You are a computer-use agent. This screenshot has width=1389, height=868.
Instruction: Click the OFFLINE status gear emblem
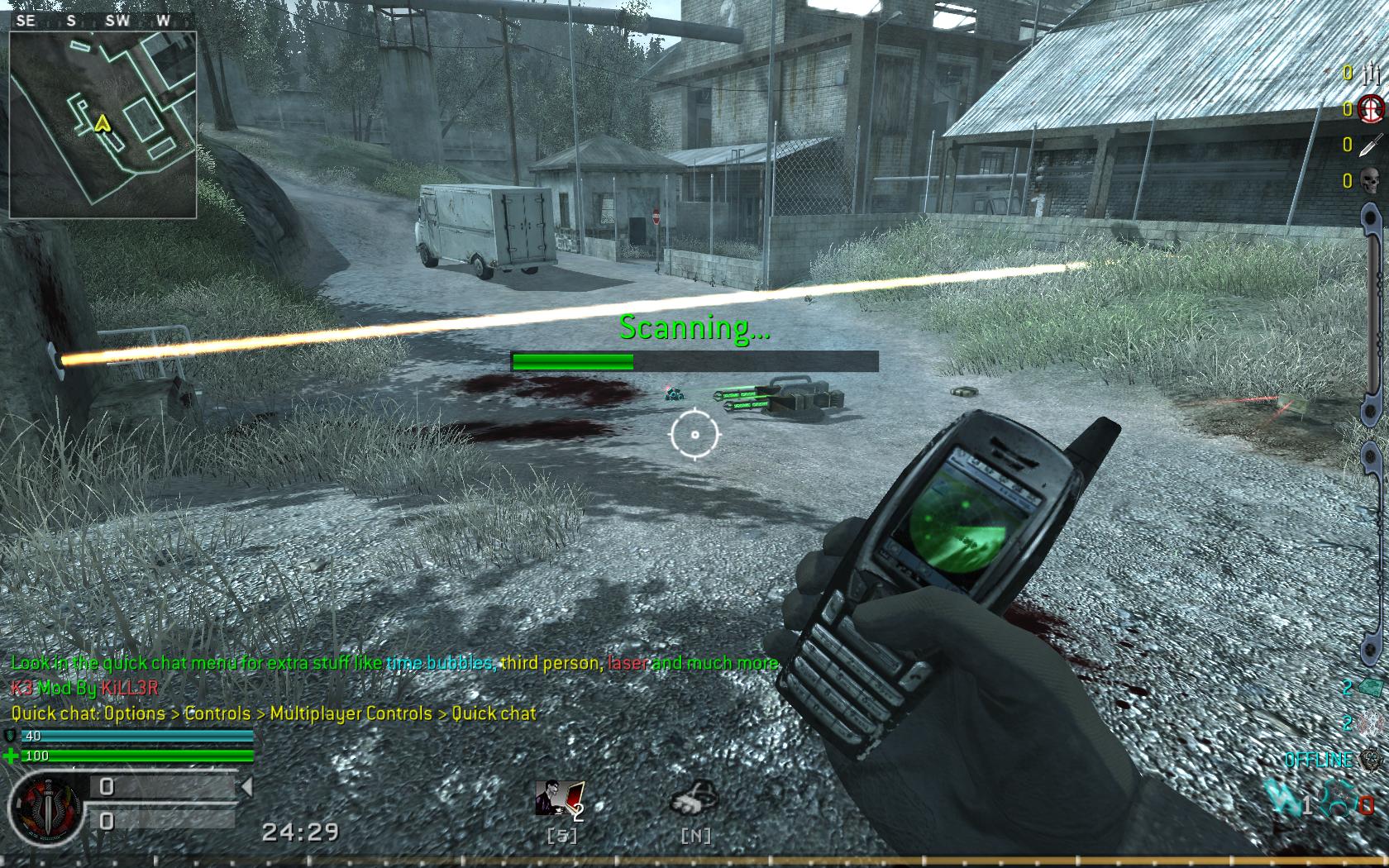[1372, 760]
